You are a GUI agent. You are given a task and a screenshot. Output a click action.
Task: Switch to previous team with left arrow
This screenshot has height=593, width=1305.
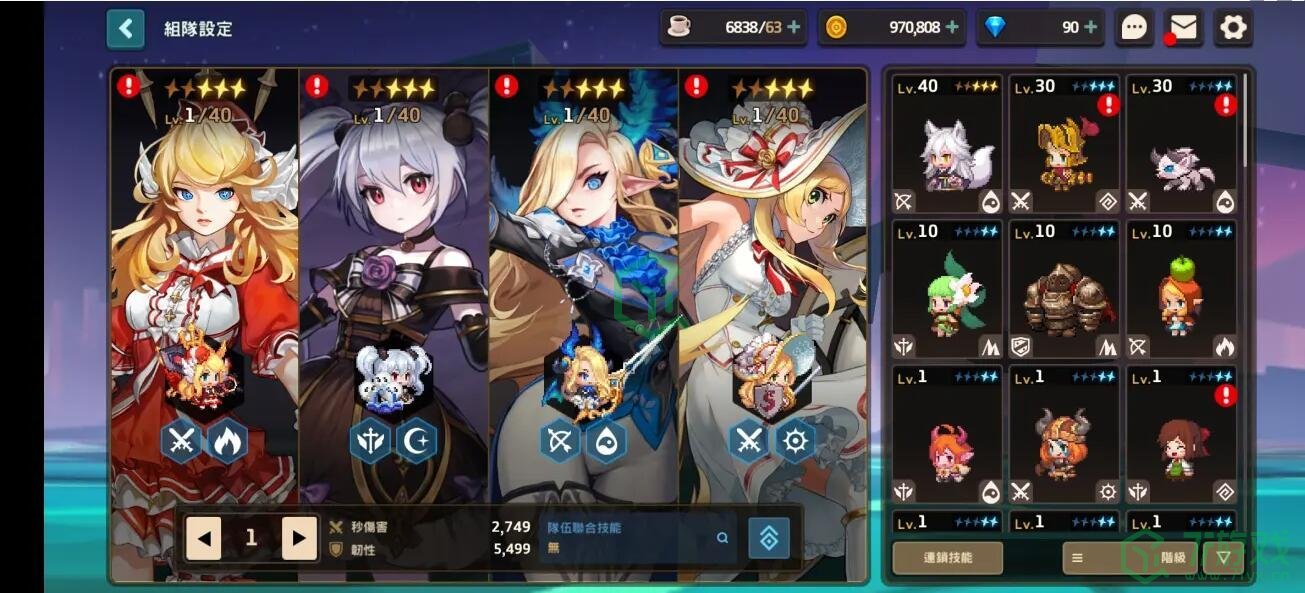click(204, 538)
